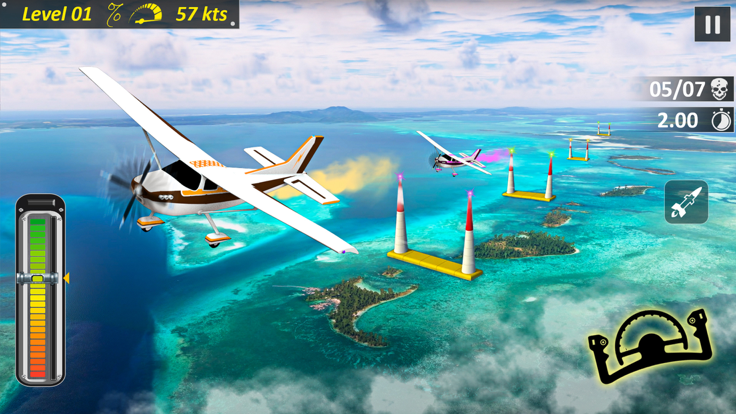The width and height of the screenshot is (736, 414).
Task: Fire a missile with the rocket button
Action: [686, 202]
